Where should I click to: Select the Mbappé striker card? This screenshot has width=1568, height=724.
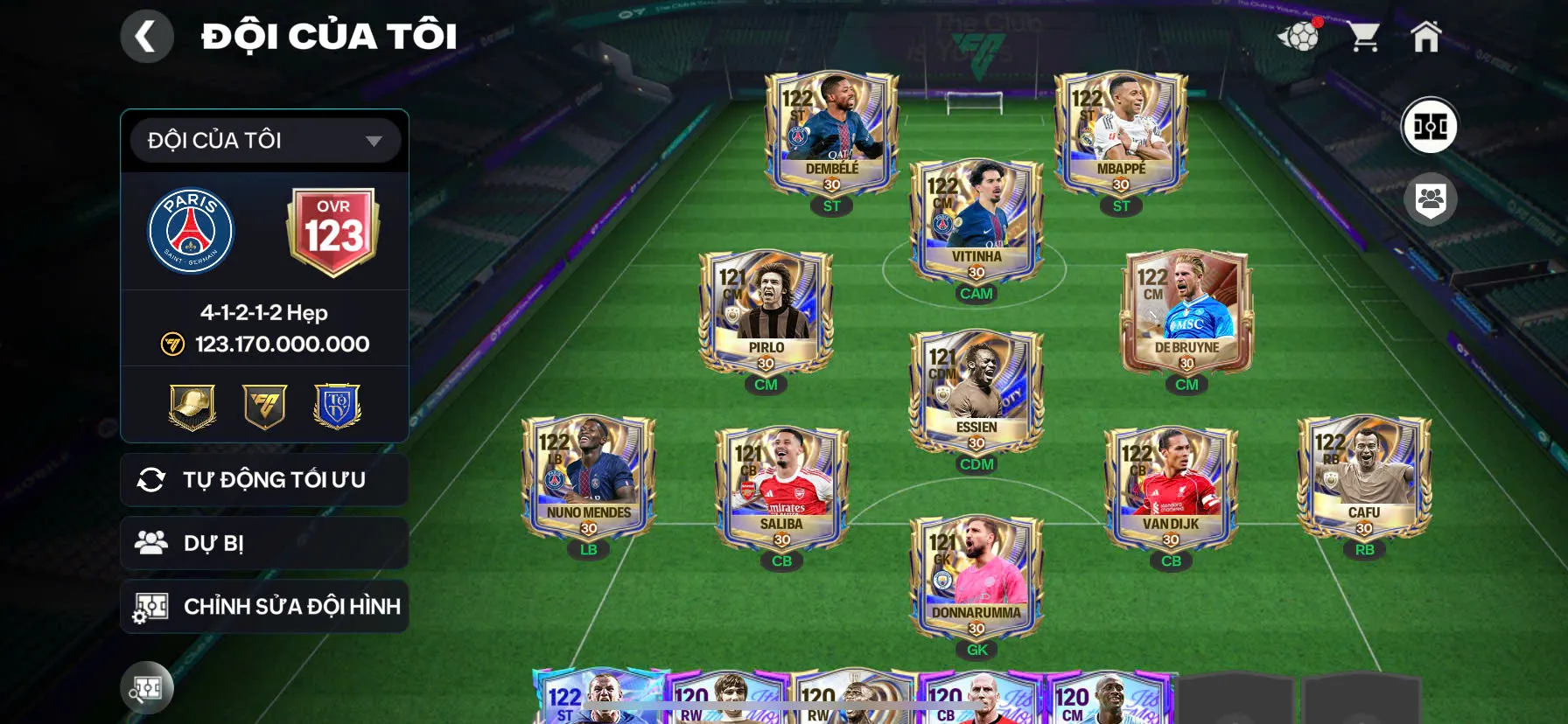pyautogui.click(x=1121, y=134)
